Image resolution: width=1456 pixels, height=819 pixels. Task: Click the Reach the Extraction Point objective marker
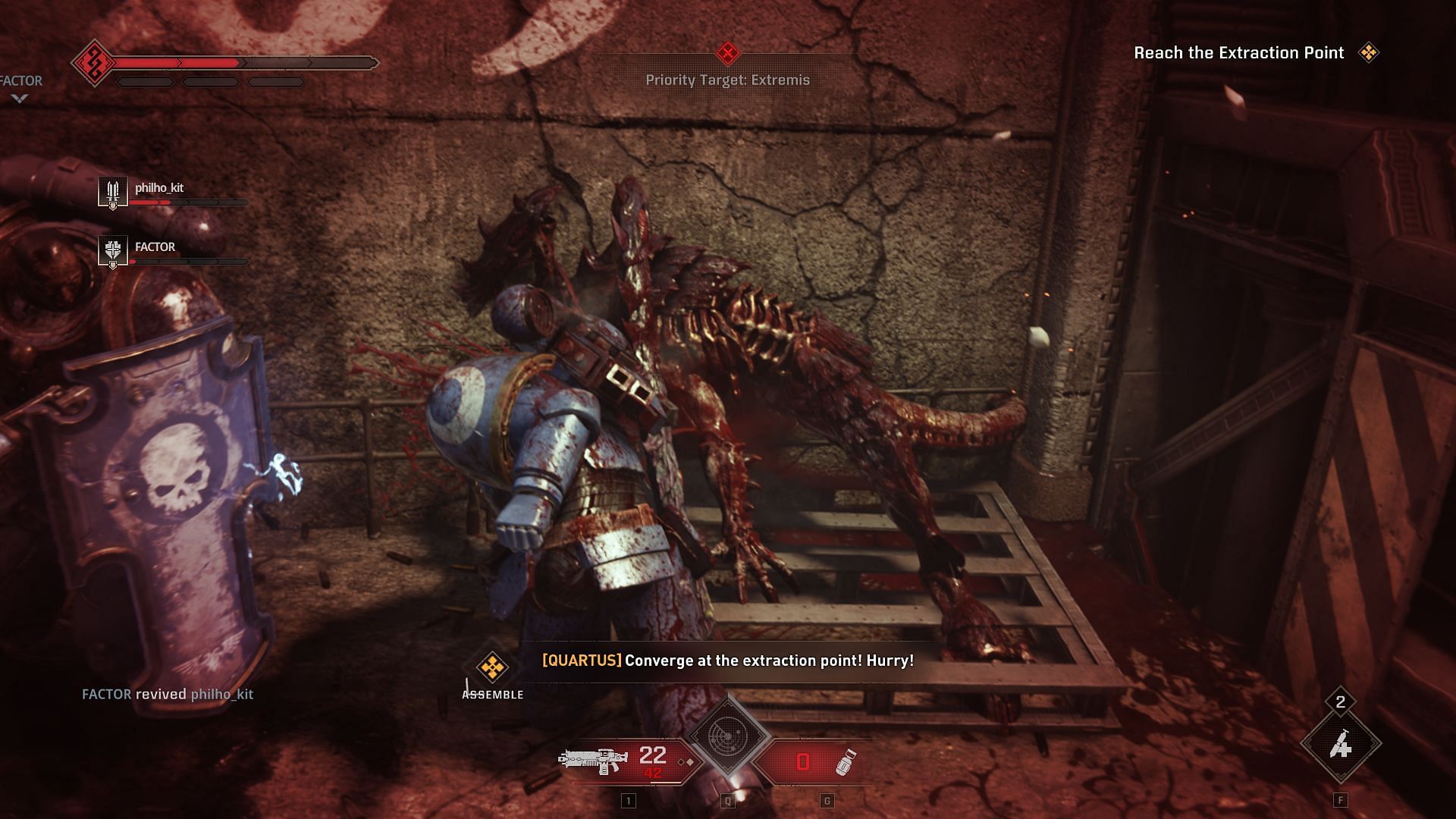(1369, 52)
